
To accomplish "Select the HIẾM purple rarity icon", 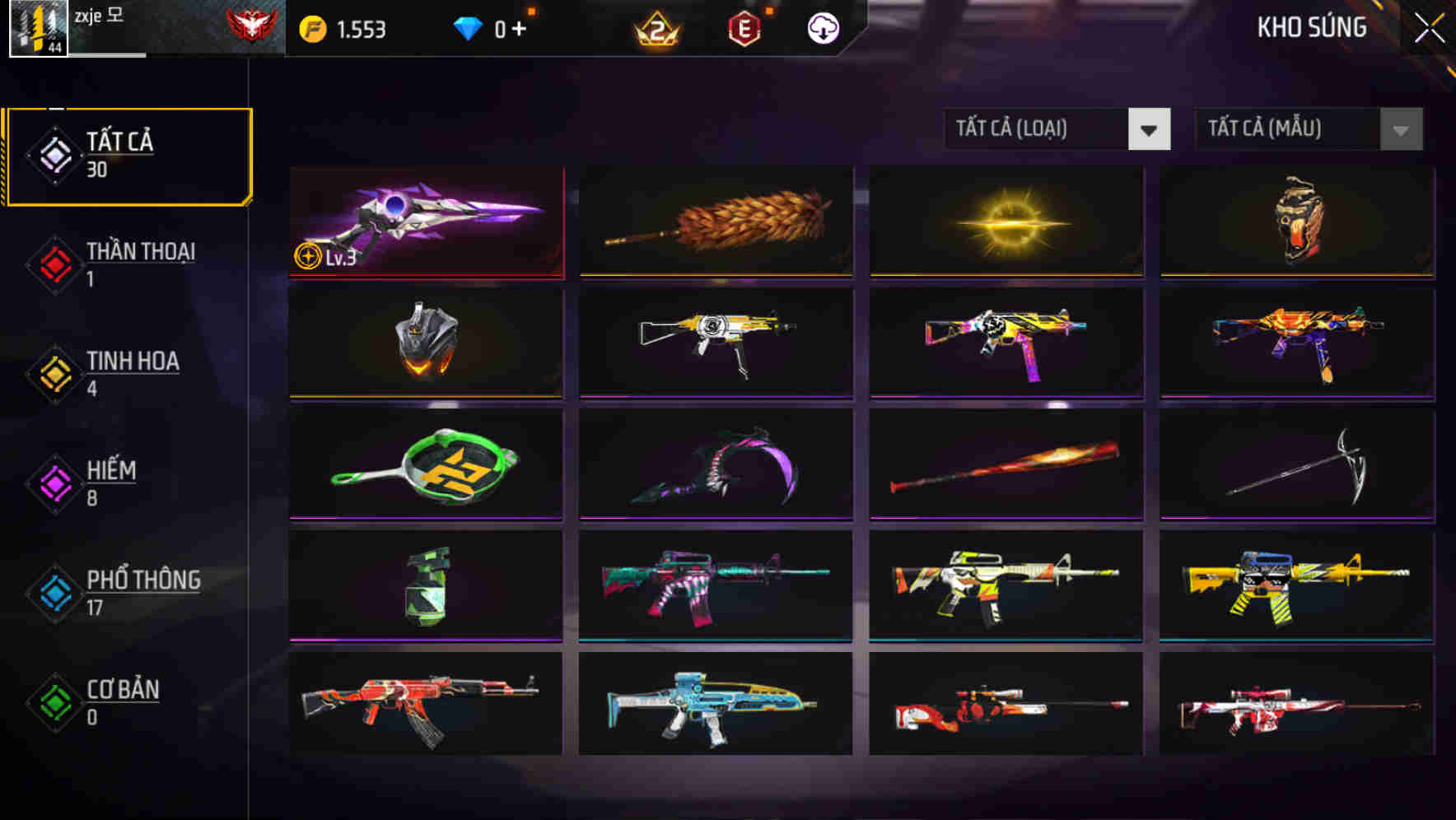I will [54, 484].
